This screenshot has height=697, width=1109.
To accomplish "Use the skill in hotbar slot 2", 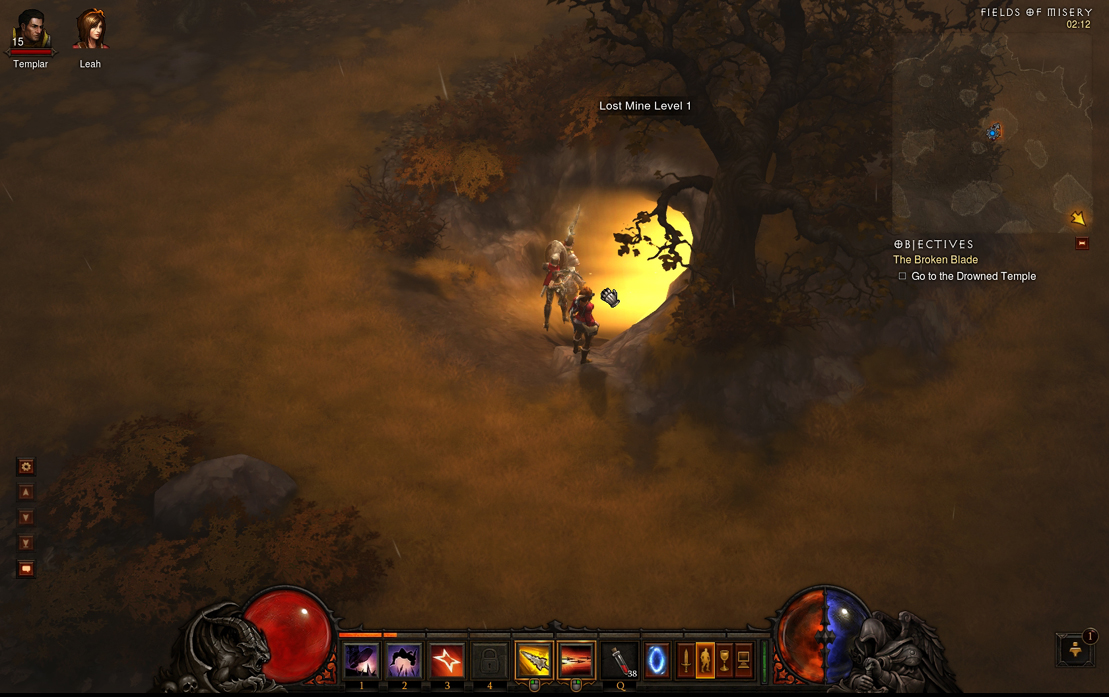I will coord(404,661).
